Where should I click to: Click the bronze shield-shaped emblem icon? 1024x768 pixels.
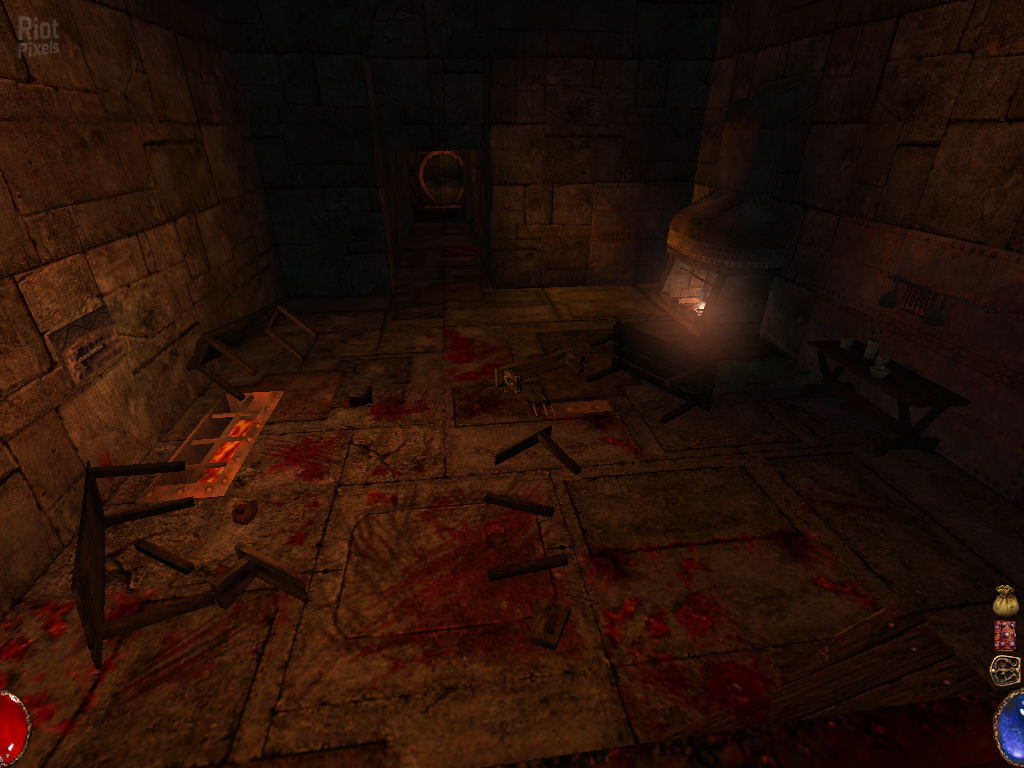tap(1004, 669)
